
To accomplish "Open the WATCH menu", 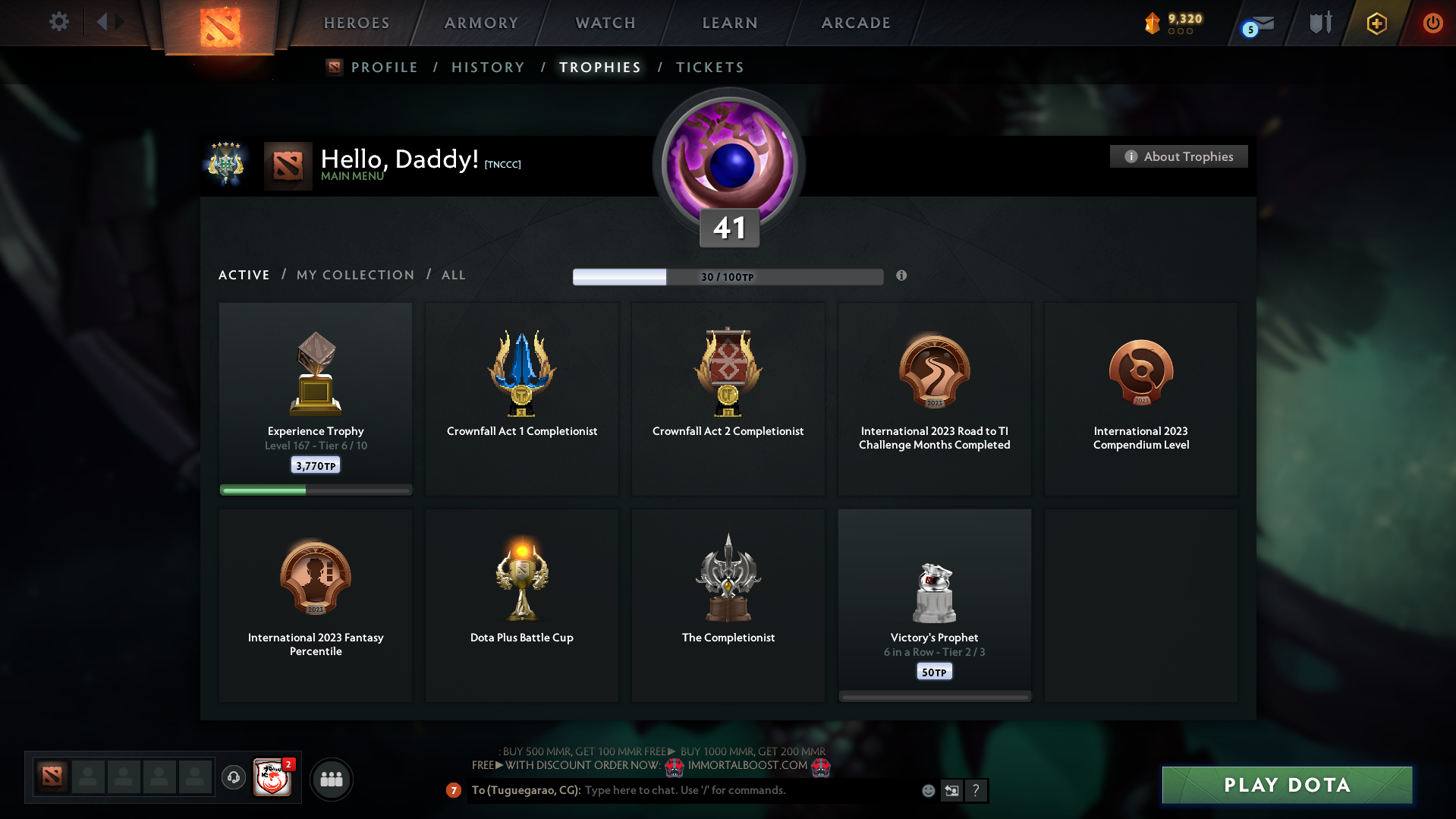I will pos(605,23).
